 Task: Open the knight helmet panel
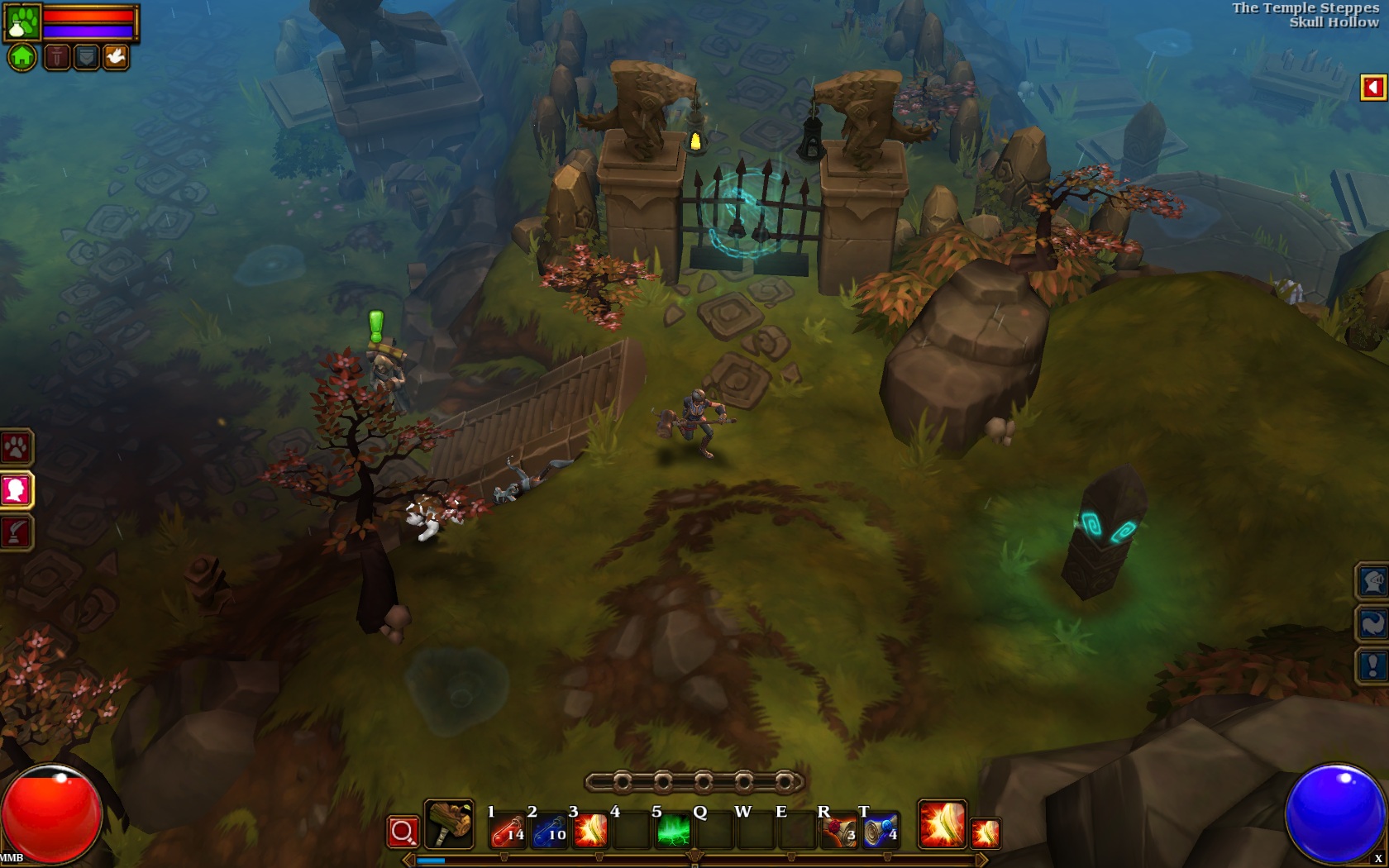pos(1372,581)
